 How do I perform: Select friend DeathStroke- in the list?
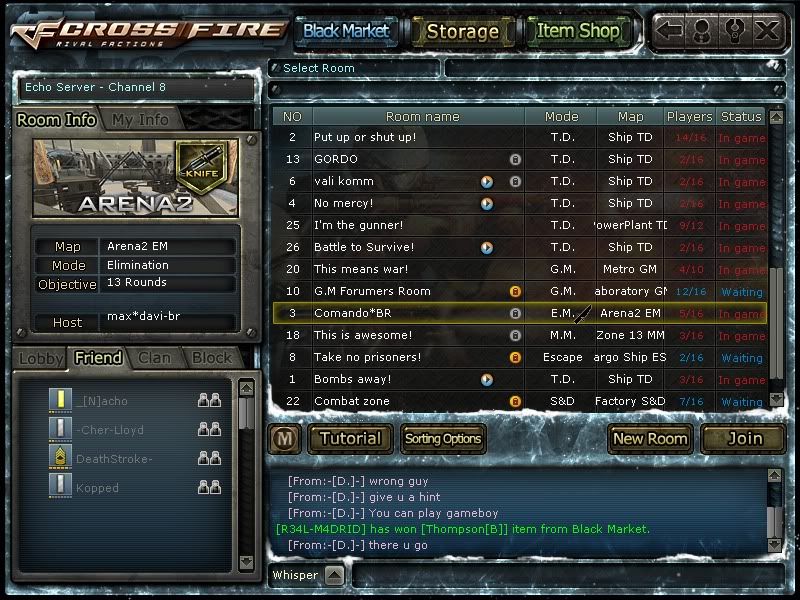[114, 459]
